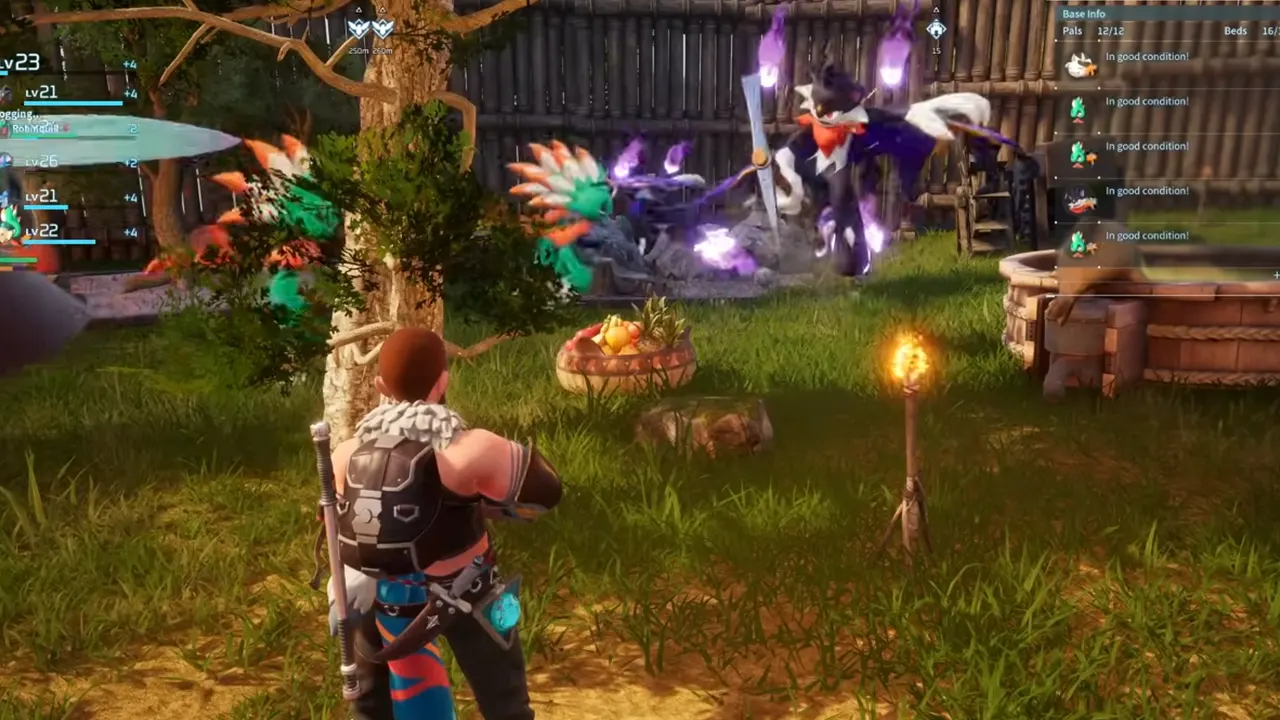
Task: Click the compass marker labeled 260m
Action: click(382, 29)
